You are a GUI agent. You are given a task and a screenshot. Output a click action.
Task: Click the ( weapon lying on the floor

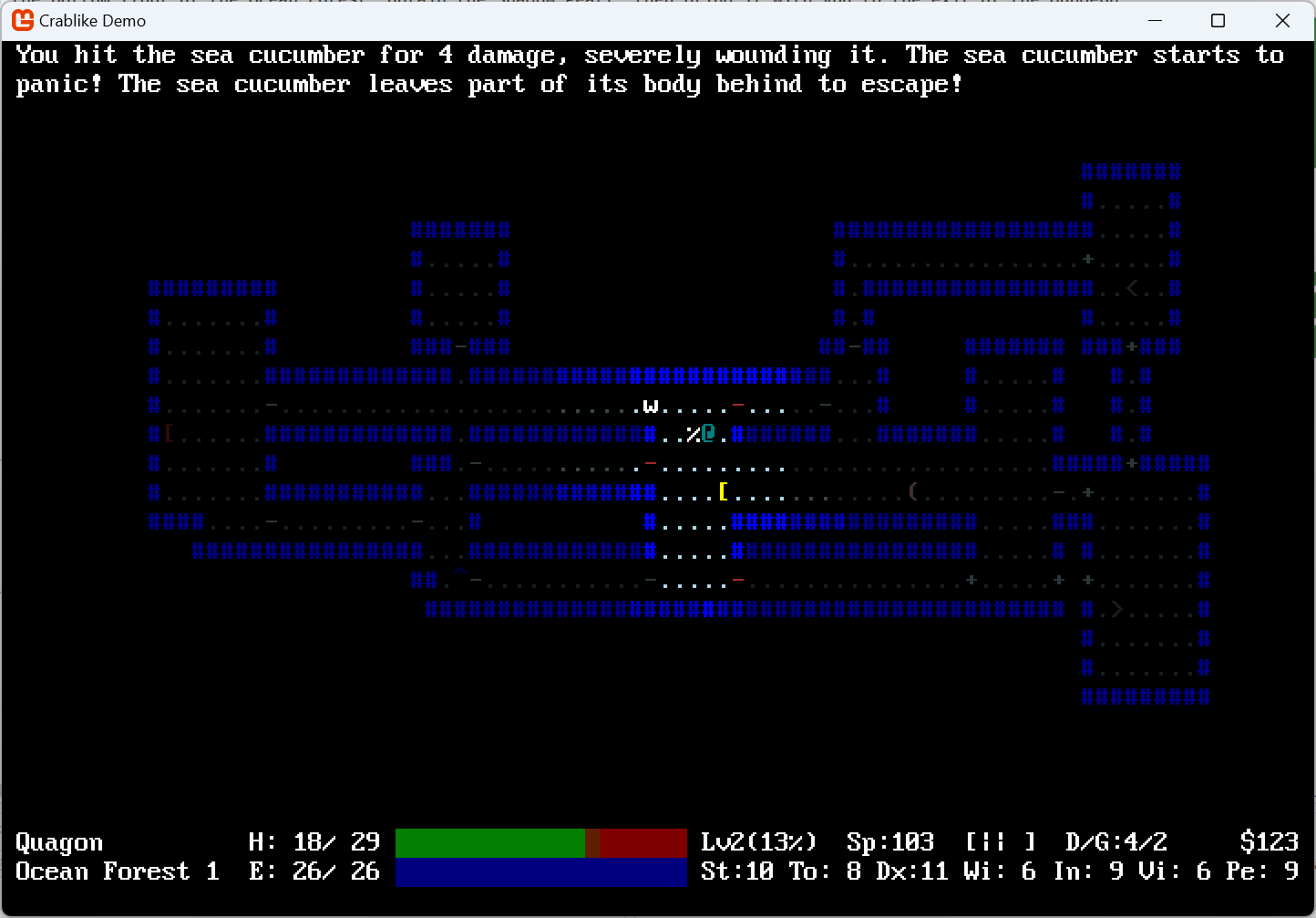coord(913,492)
